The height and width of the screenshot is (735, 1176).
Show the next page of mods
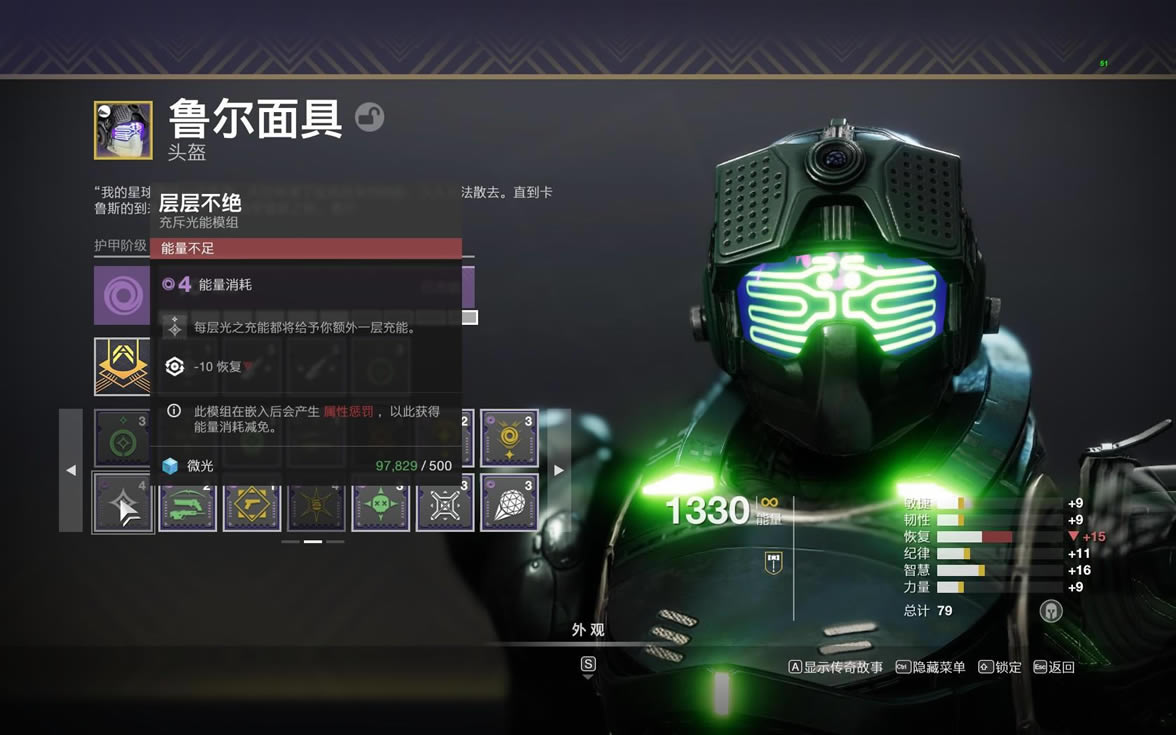click(x=558, y=470)
